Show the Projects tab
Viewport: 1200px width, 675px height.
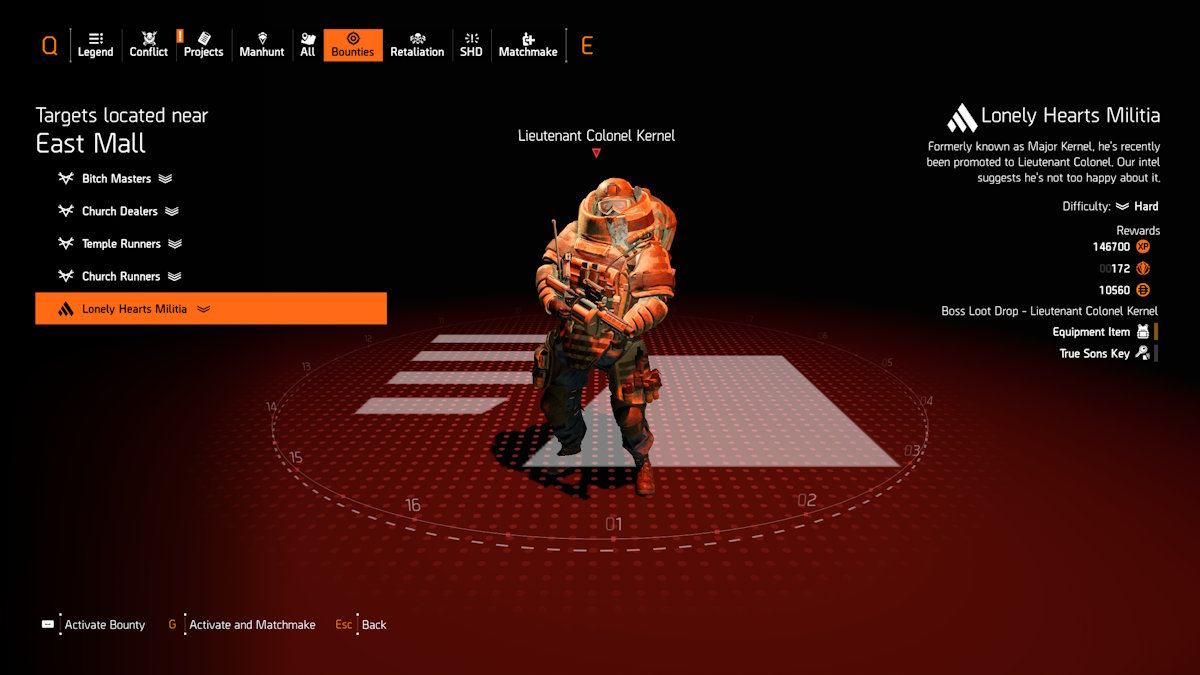pos(203,45)
